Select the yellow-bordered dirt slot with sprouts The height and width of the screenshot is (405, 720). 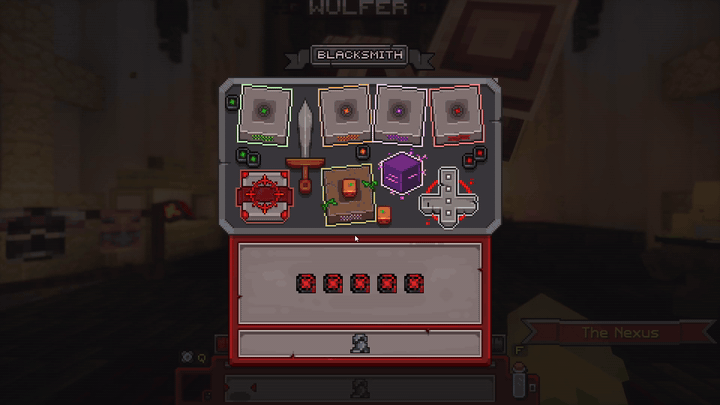[347, 194]
